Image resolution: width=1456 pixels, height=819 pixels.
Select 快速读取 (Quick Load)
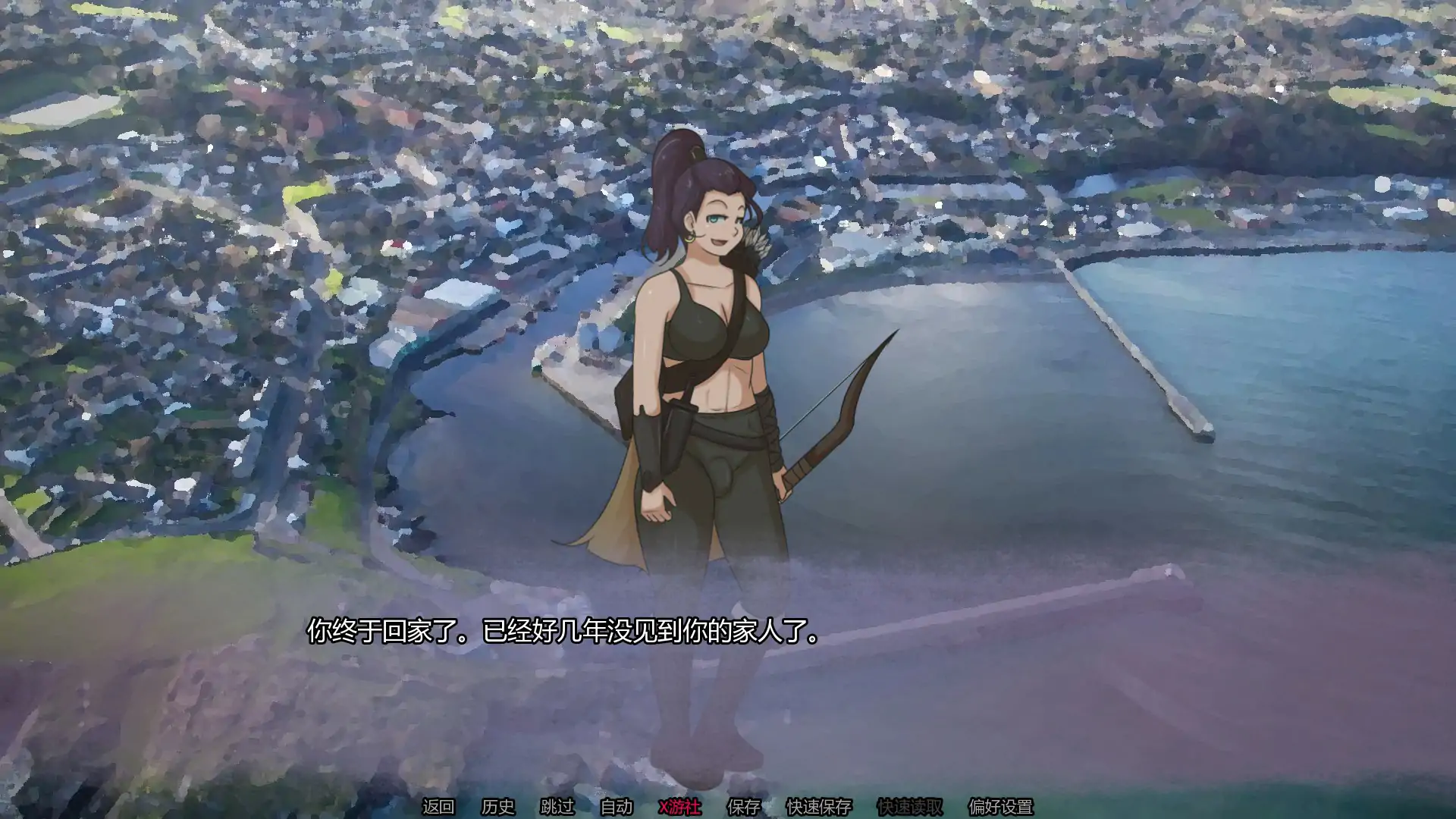pos(909,807)
